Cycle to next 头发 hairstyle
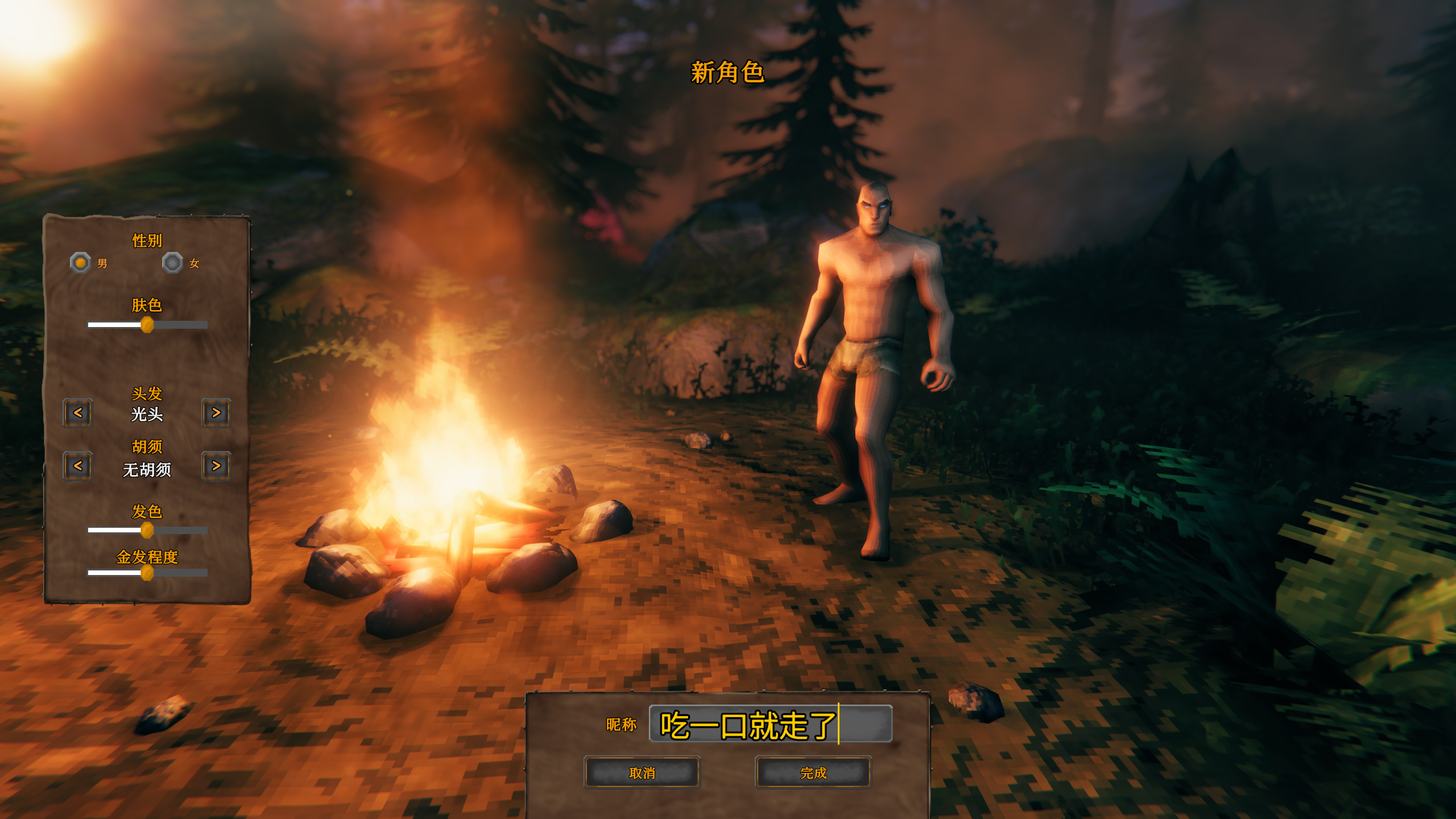 pyautogui.click(x=216, y=413)
